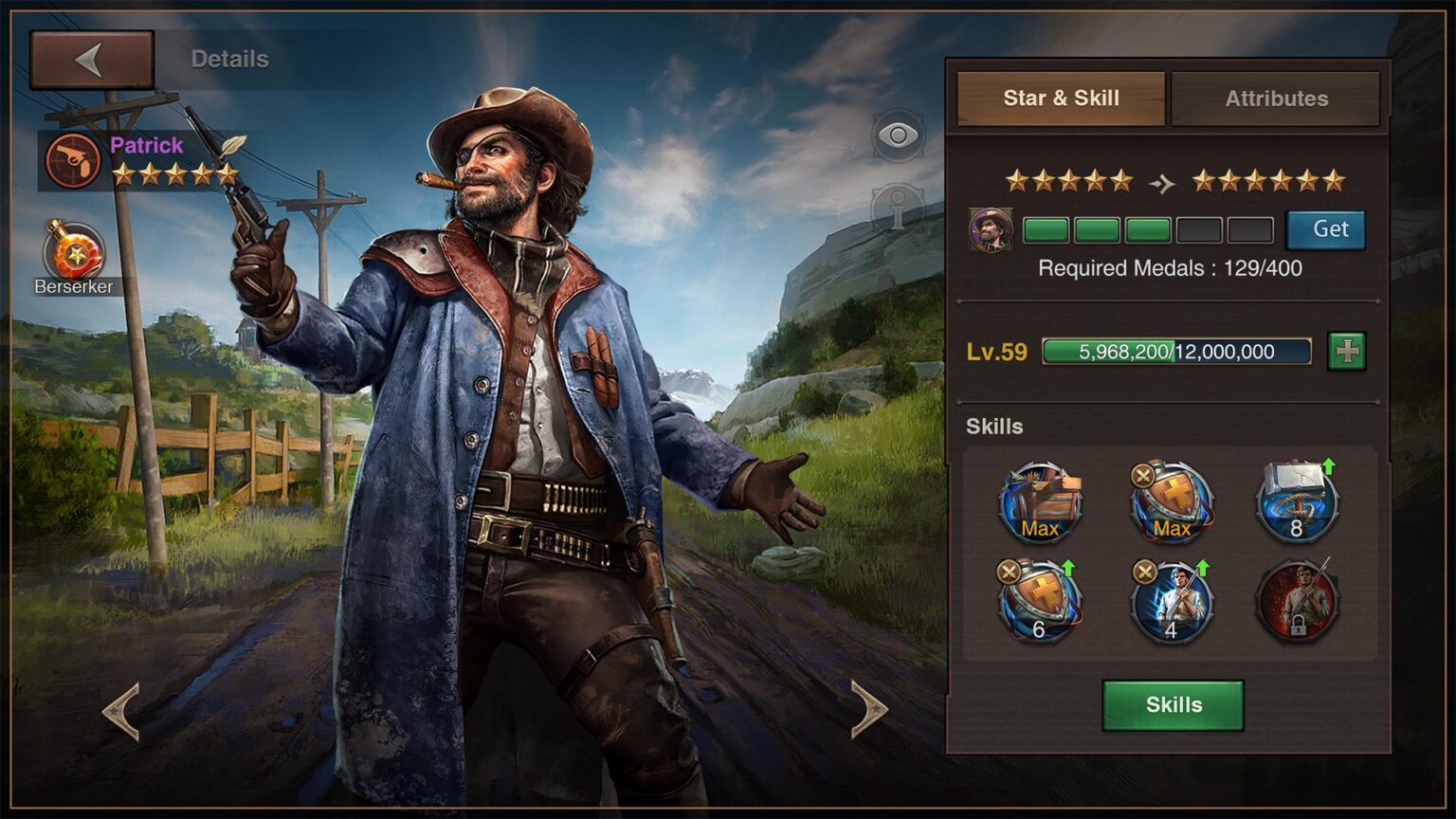Click the experience progress bar showing 5,968,200
1456x819 pixels.
tap(1175, 351)
